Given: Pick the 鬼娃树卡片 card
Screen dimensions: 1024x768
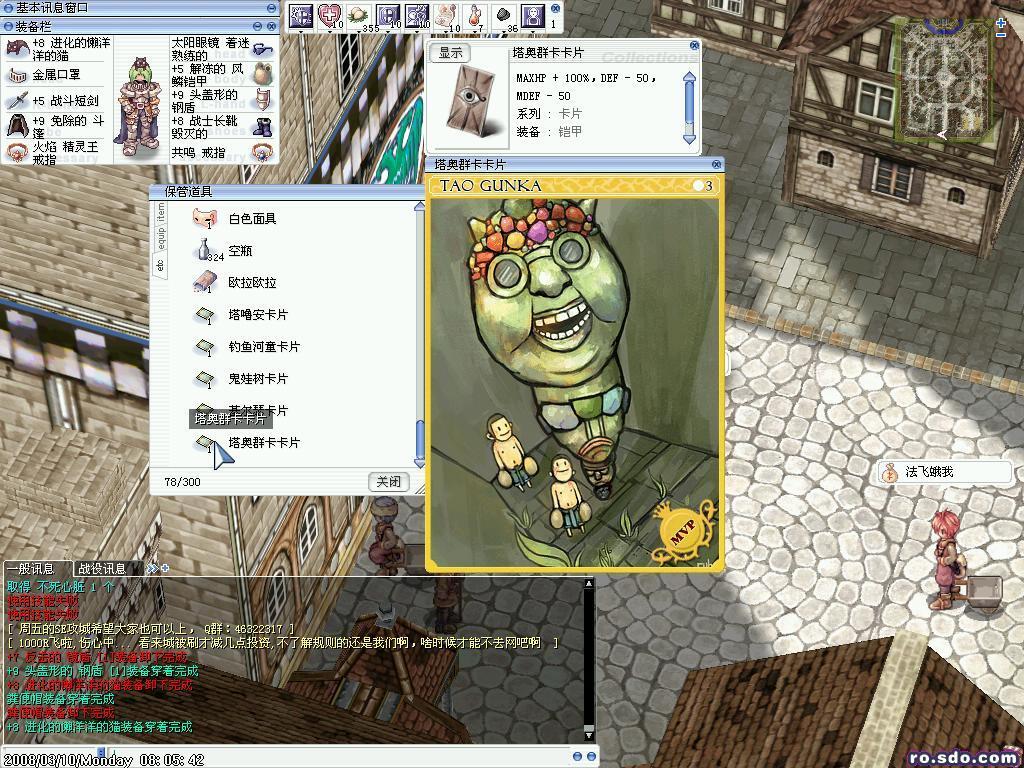Looking at the screenshot, I should [257, 379].
